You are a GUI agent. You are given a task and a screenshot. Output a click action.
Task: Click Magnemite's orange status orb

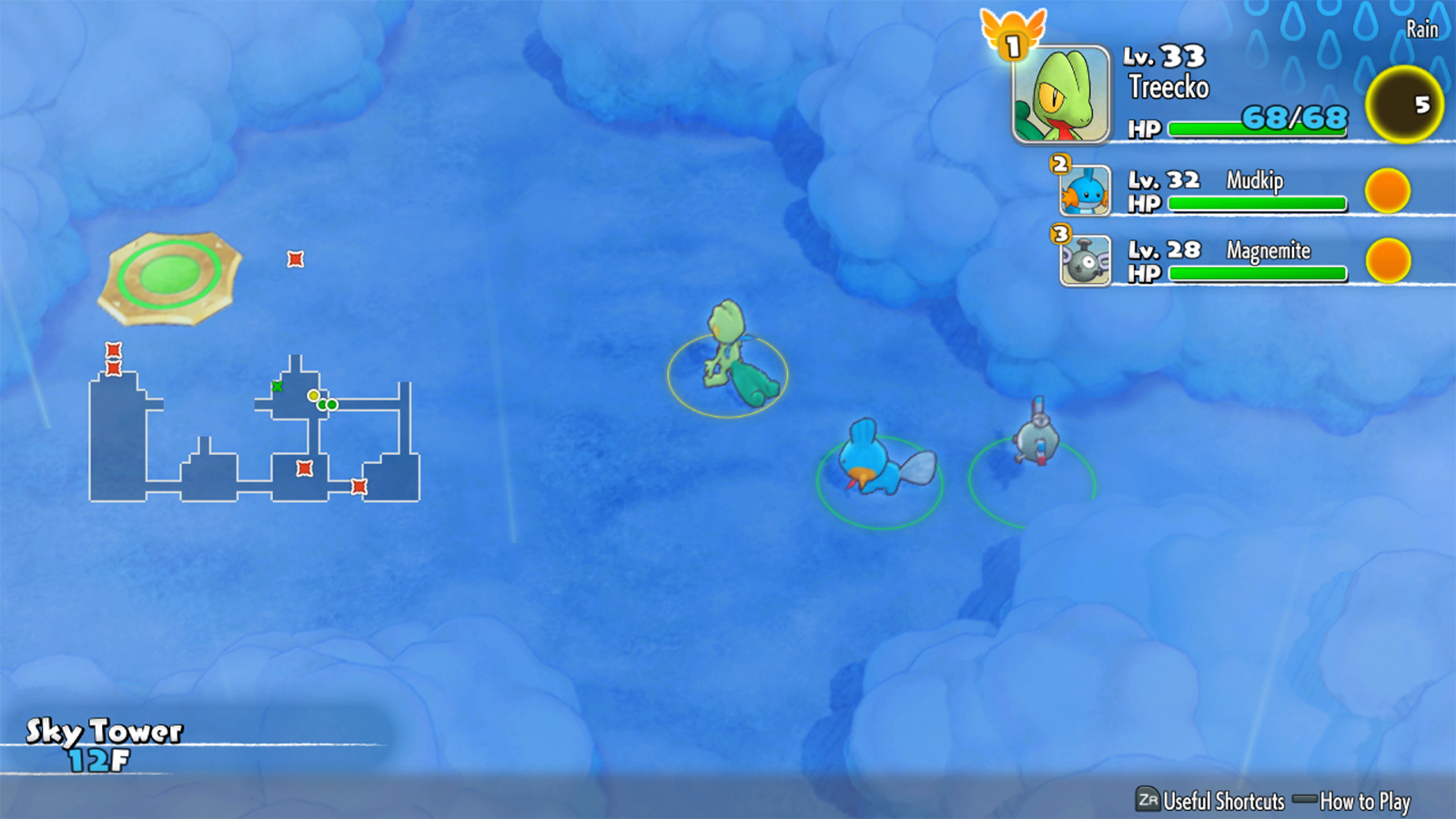click(x=1389, y=261)
